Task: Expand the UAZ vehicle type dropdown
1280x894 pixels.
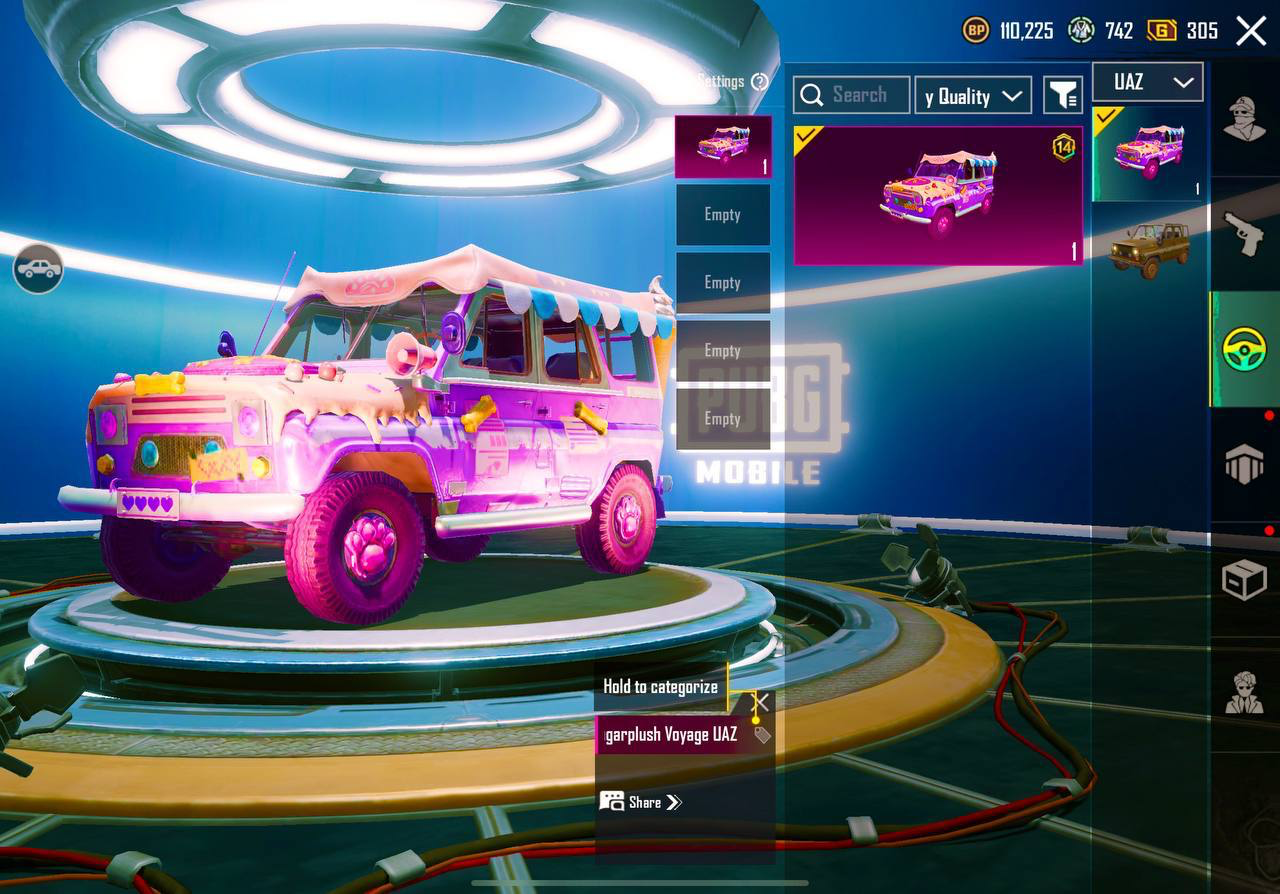Action: coord(1147,82)
